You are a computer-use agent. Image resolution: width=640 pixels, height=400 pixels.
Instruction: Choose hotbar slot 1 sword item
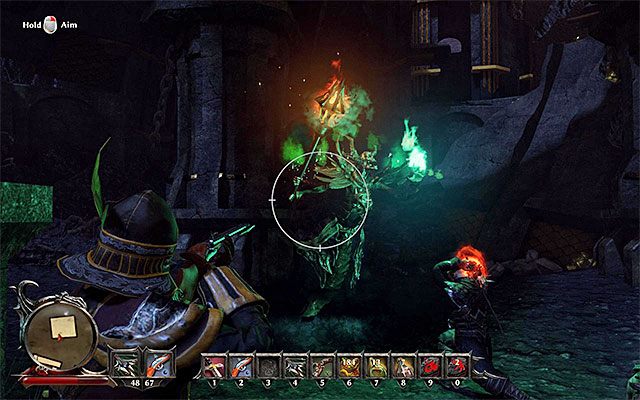coord(215,366)
